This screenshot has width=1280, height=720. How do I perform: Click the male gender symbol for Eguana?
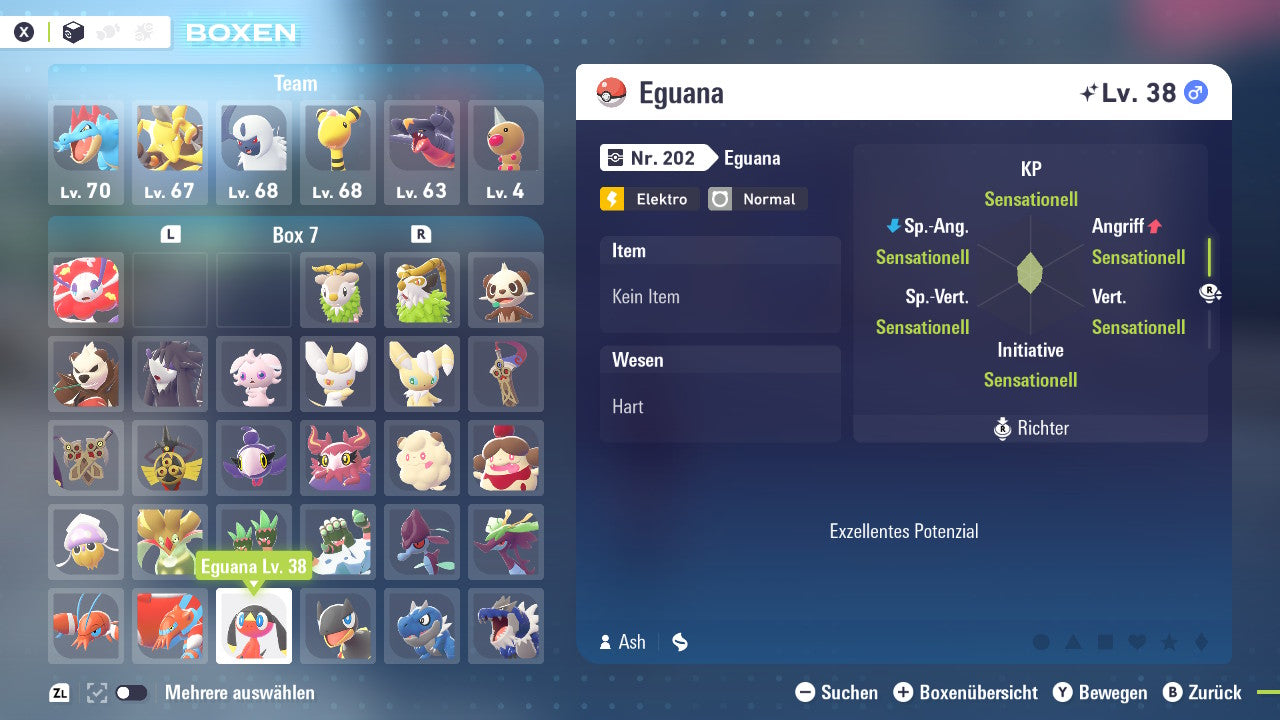(x=1195, y=92)
